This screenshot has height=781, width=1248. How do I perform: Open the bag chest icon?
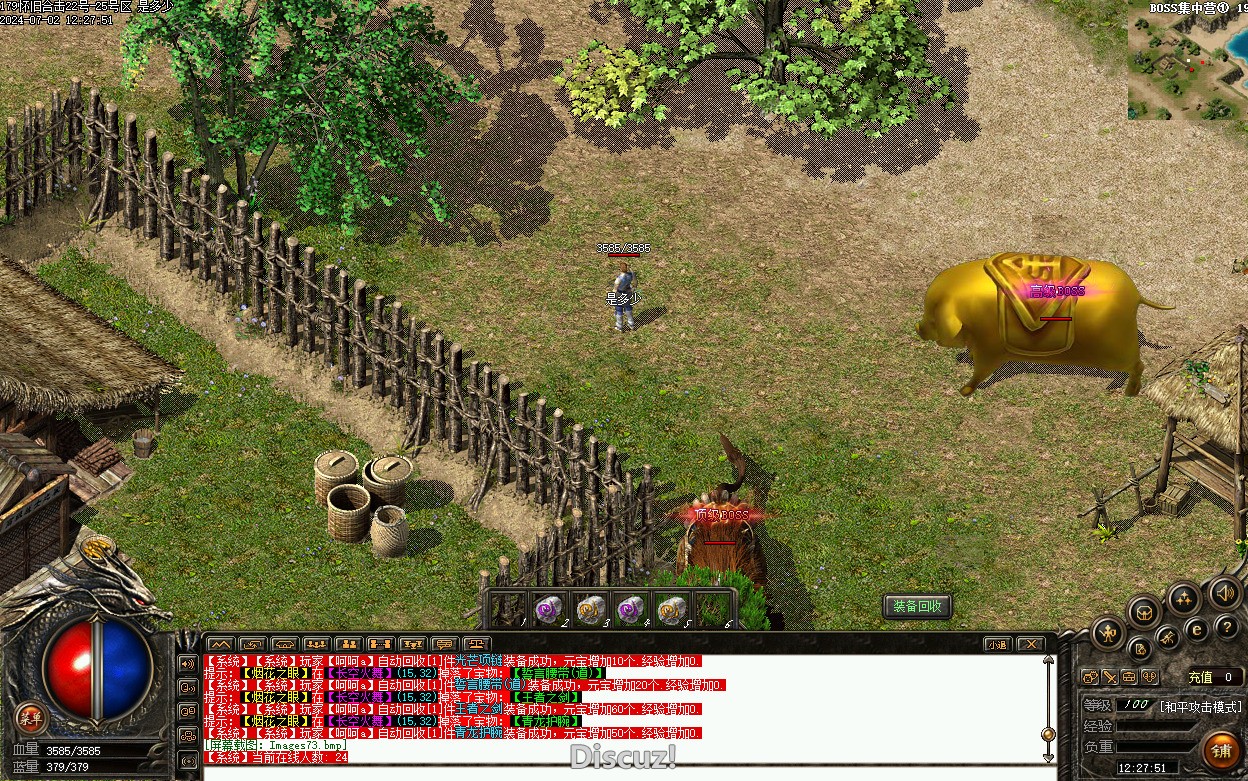click(x=1146, y=611)
